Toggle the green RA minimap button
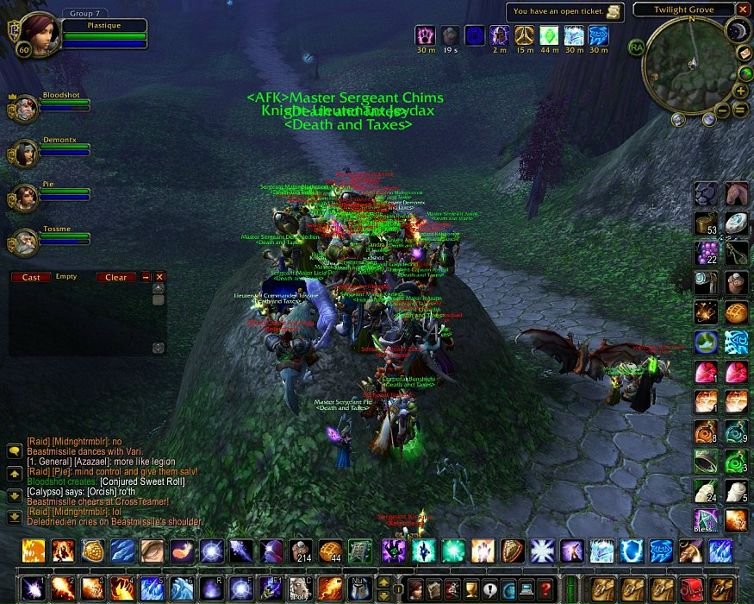The width and height of the screenshot is (754, 604). 636,46
